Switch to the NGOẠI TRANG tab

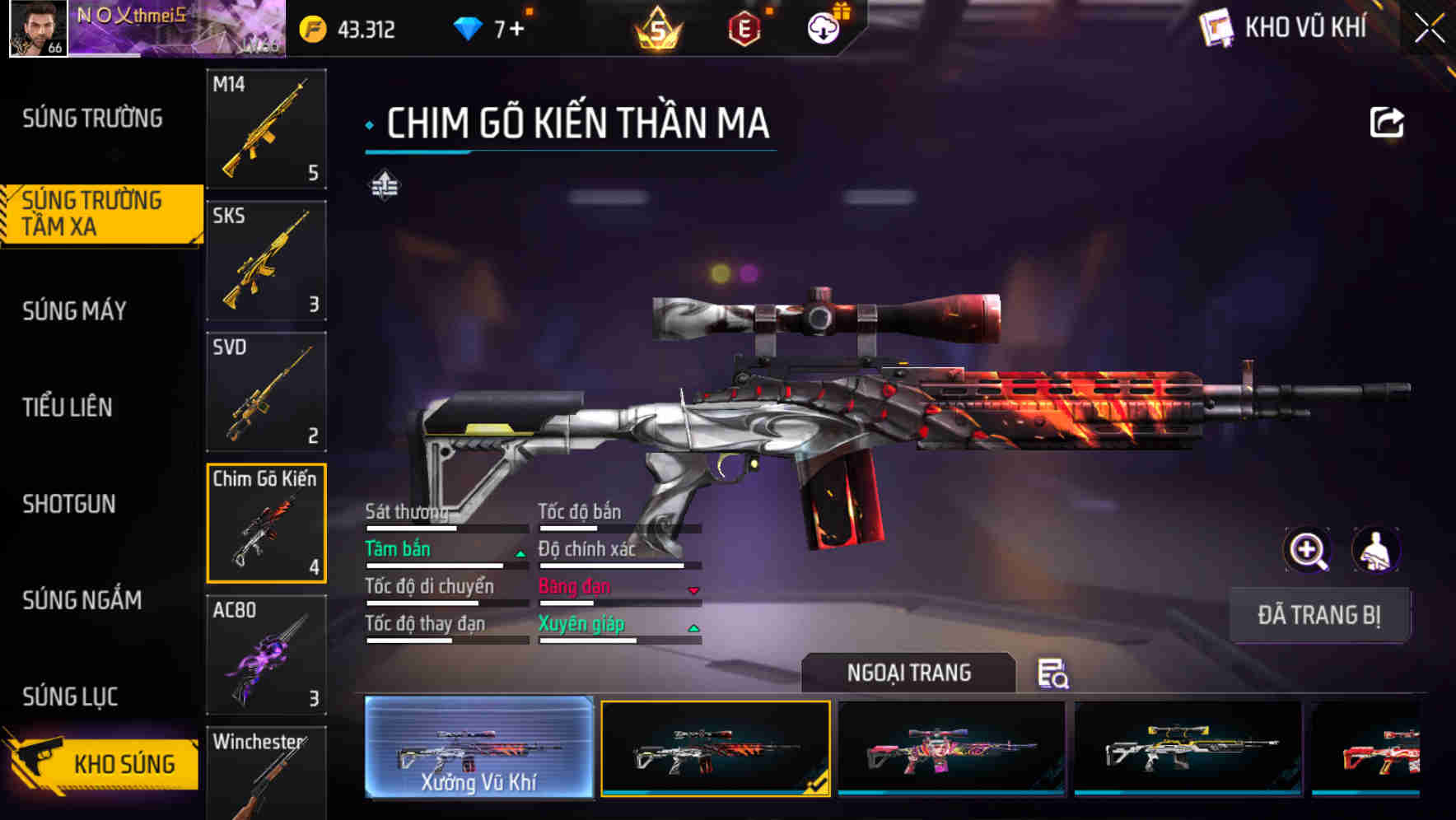pos(909,673)
